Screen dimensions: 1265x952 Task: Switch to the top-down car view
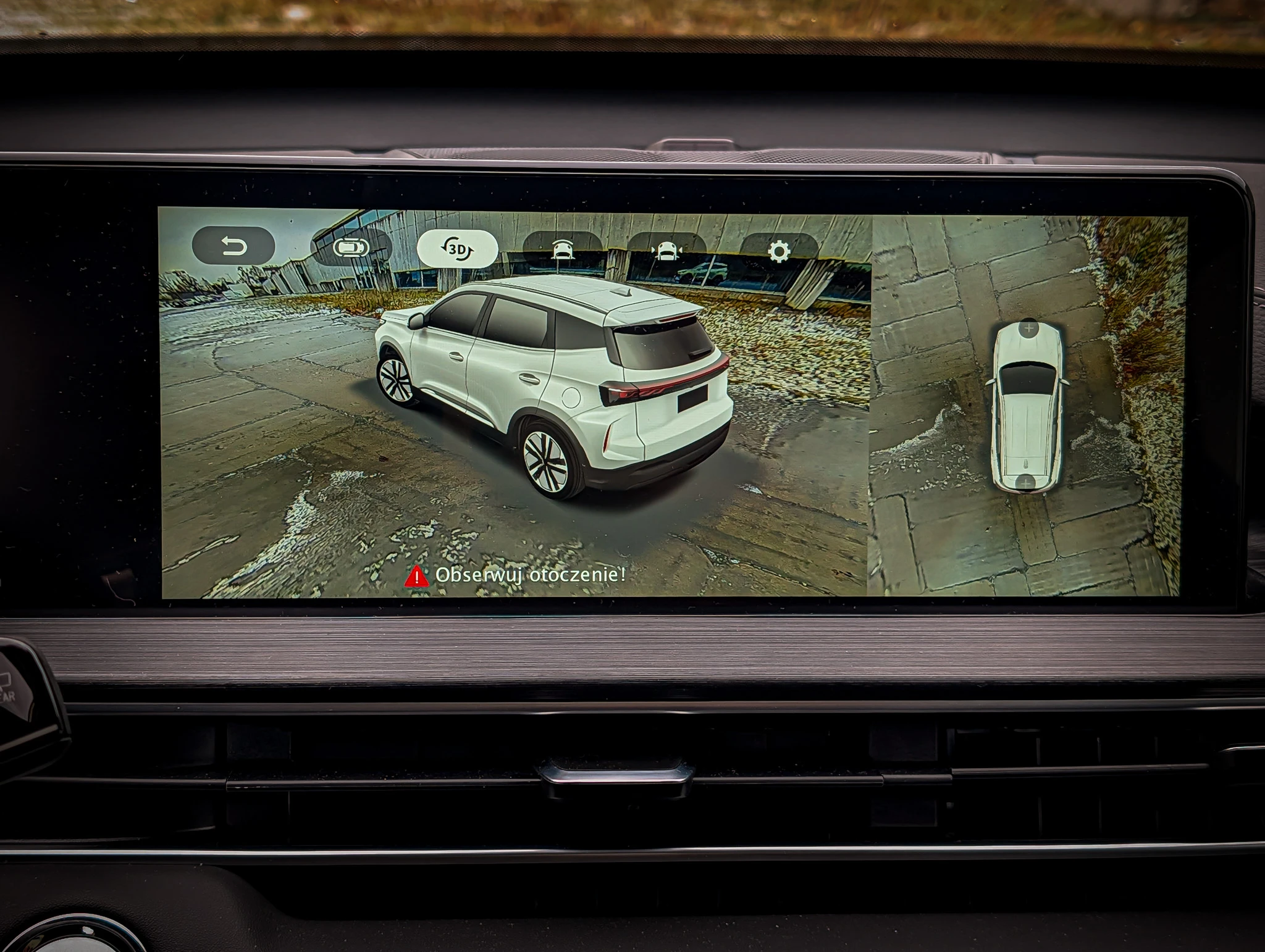tap(351, 248)
